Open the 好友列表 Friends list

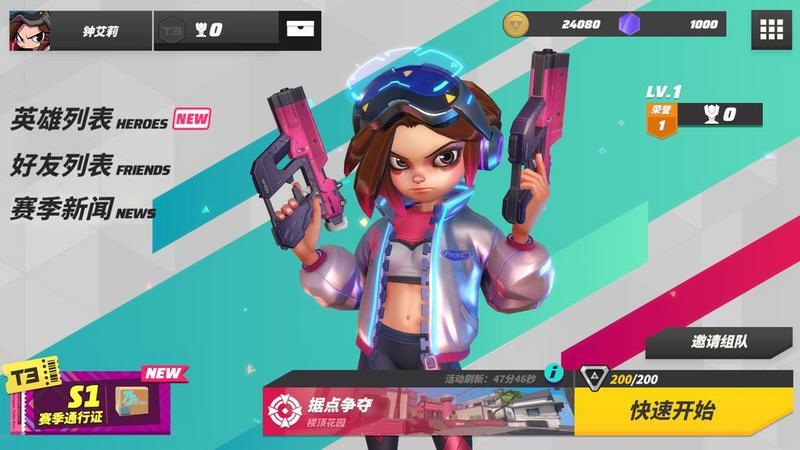coord(90,165)
